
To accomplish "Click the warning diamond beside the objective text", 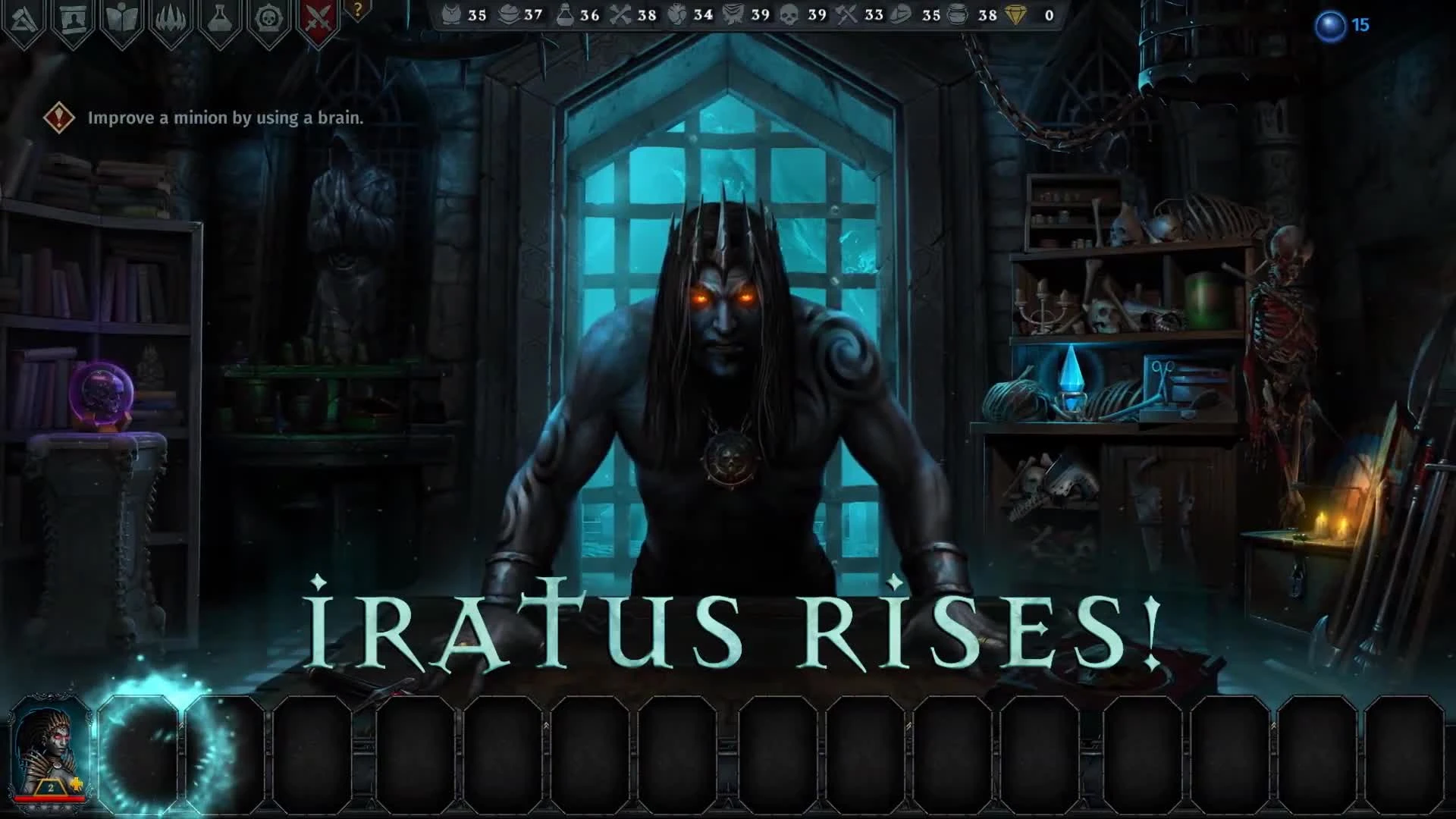I will (58, 118).
